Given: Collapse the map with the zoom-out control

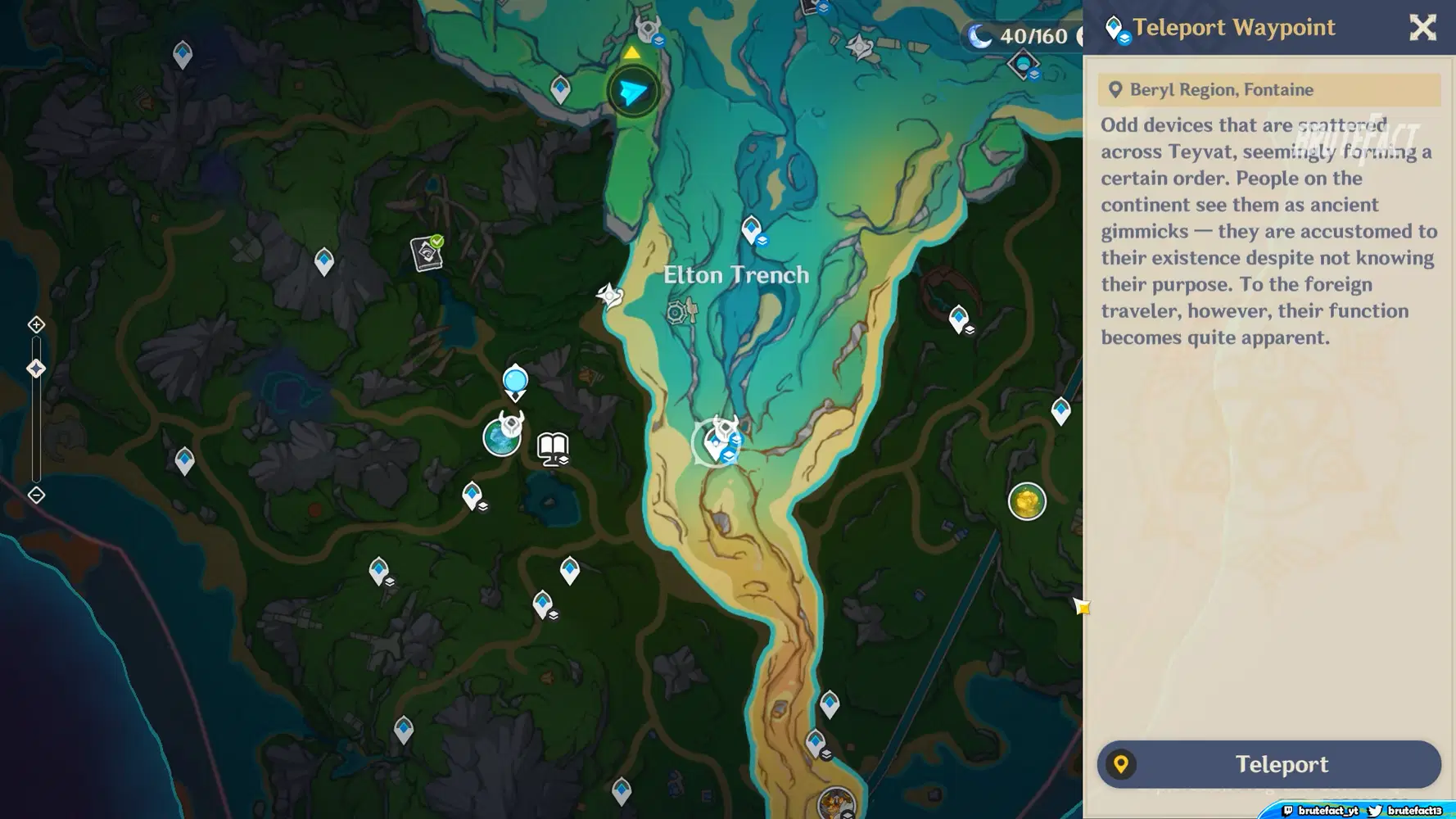Looking at the screenshot, I should (x=36, y=494).
